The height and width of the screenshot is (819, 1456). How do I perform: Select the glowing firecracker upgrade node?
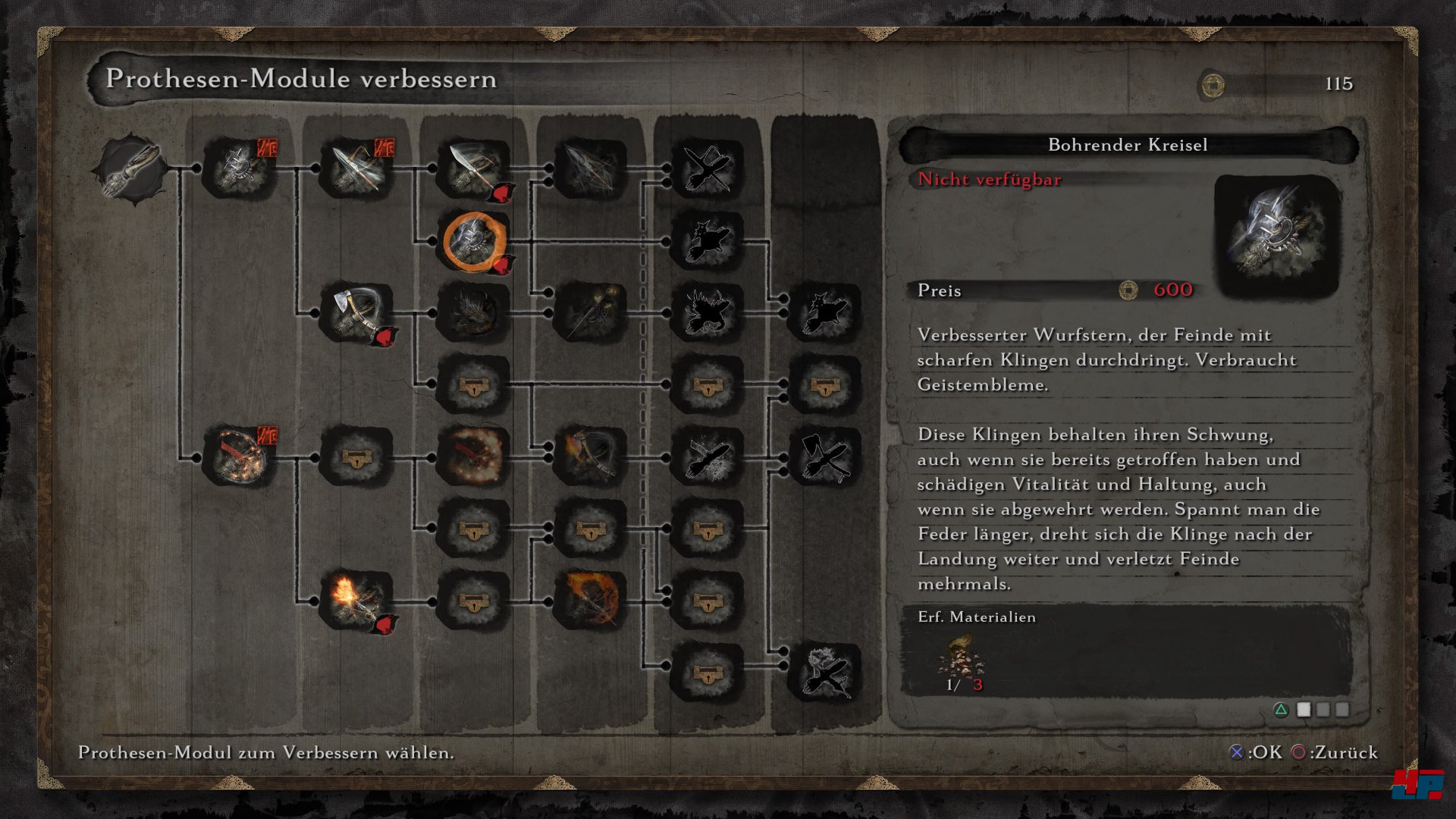474,457
